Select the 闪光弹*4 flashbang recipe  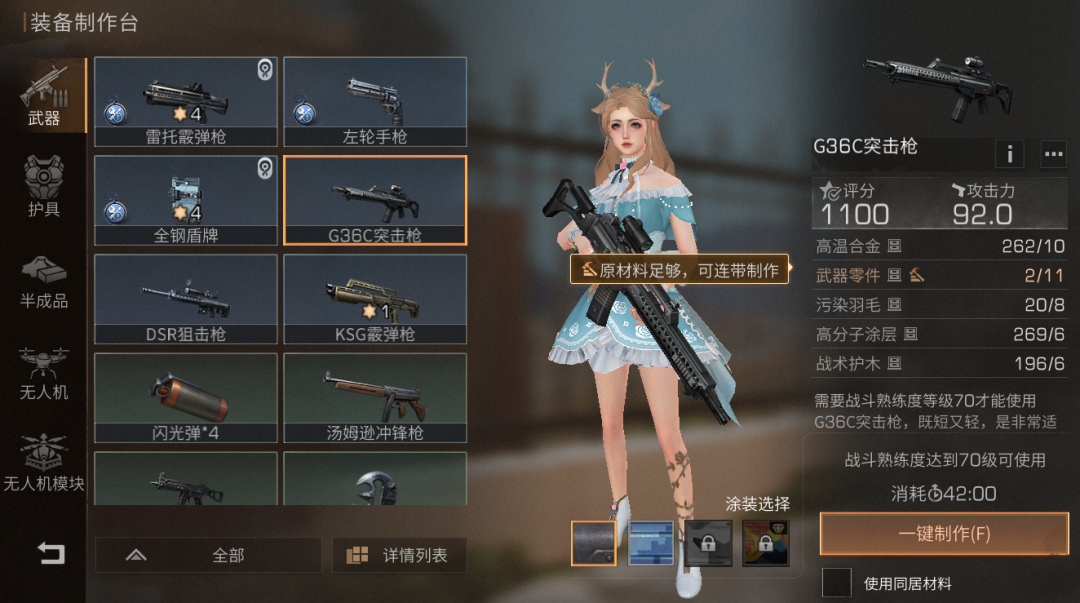pyautogui.click(x=186, y=398)
